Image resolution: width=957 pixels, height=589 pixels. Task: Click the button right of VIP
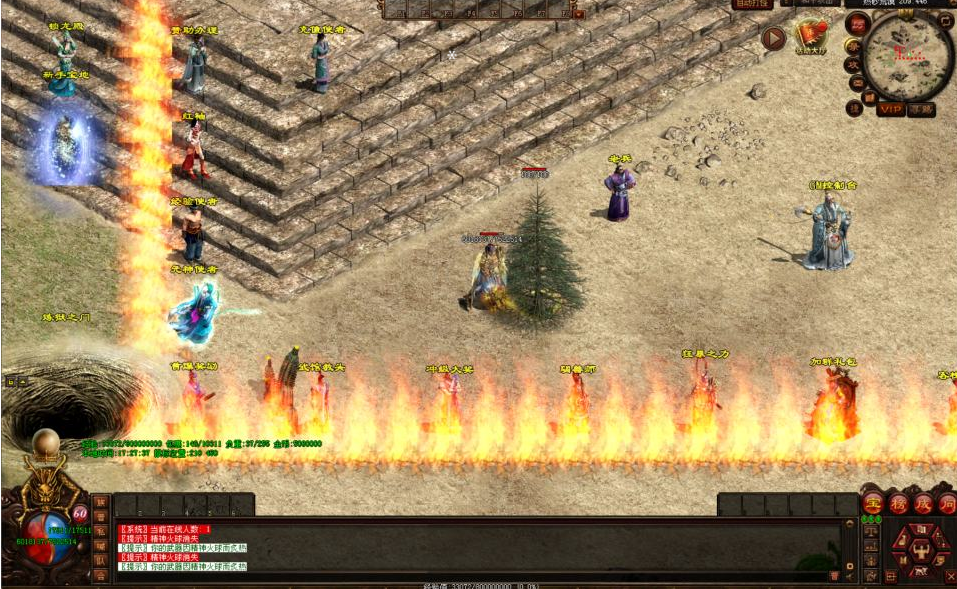click(921, 109)
